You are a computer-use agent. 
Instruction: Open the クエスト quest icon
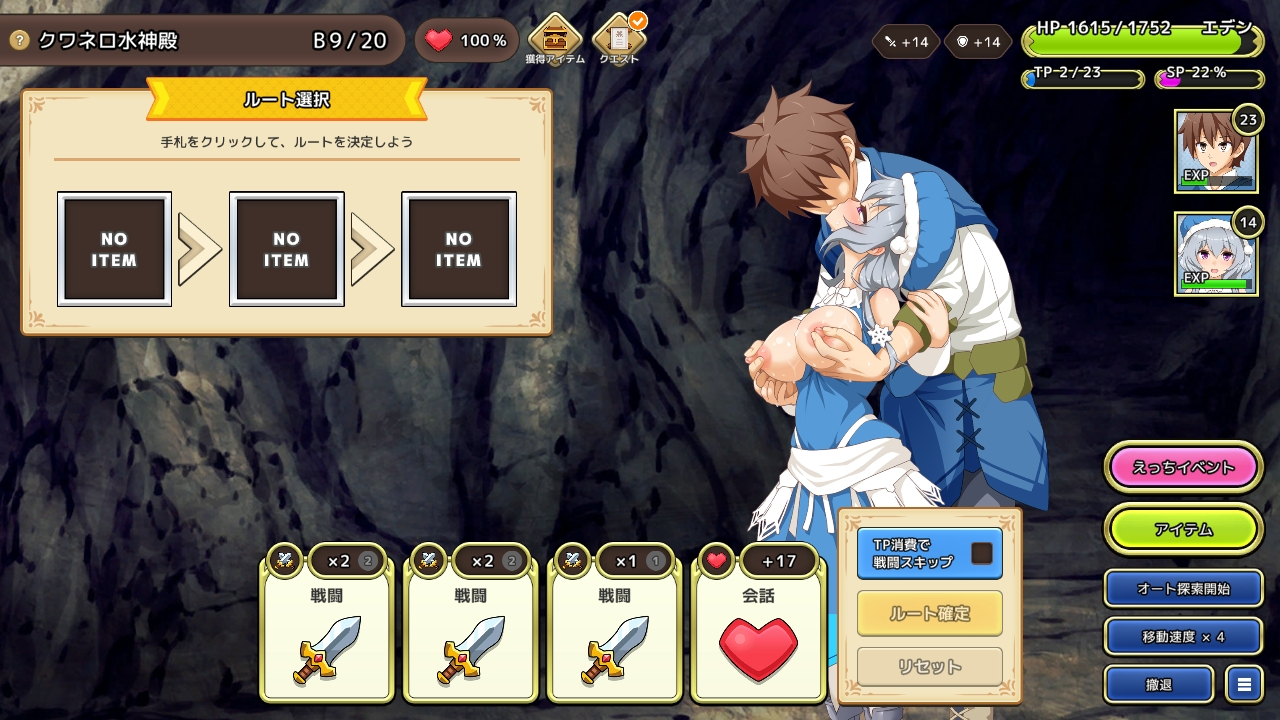tap(619, 38)
